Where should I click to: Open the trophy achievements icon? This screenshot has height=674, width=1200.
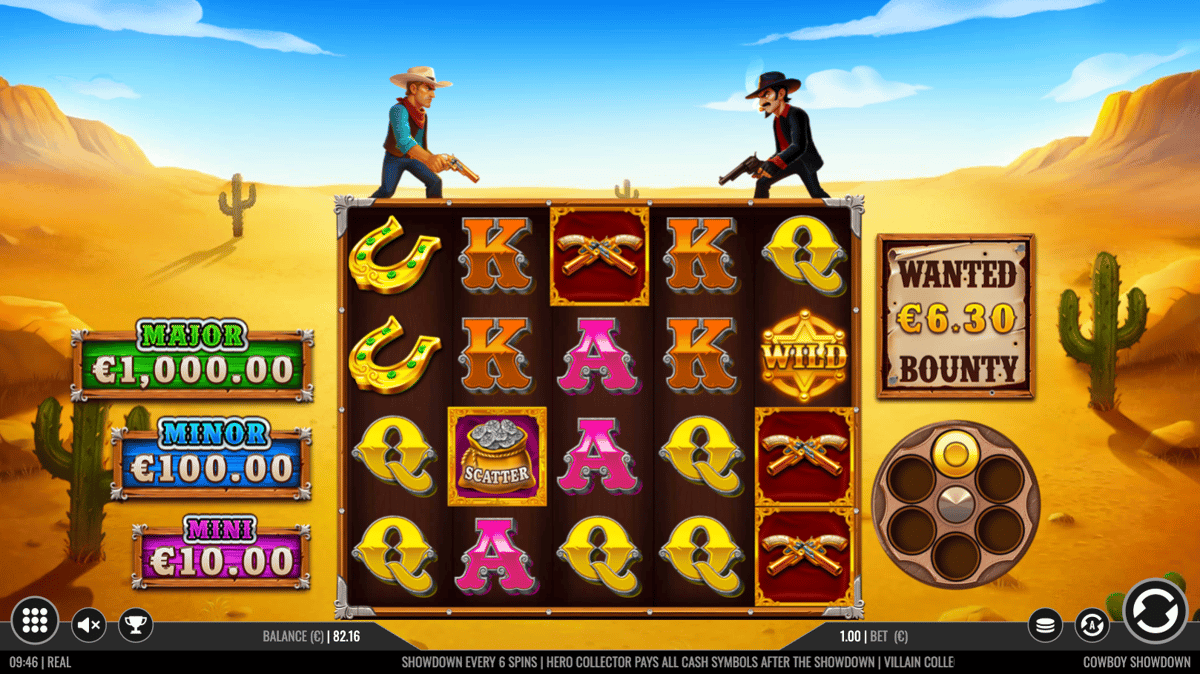point(135,626)
